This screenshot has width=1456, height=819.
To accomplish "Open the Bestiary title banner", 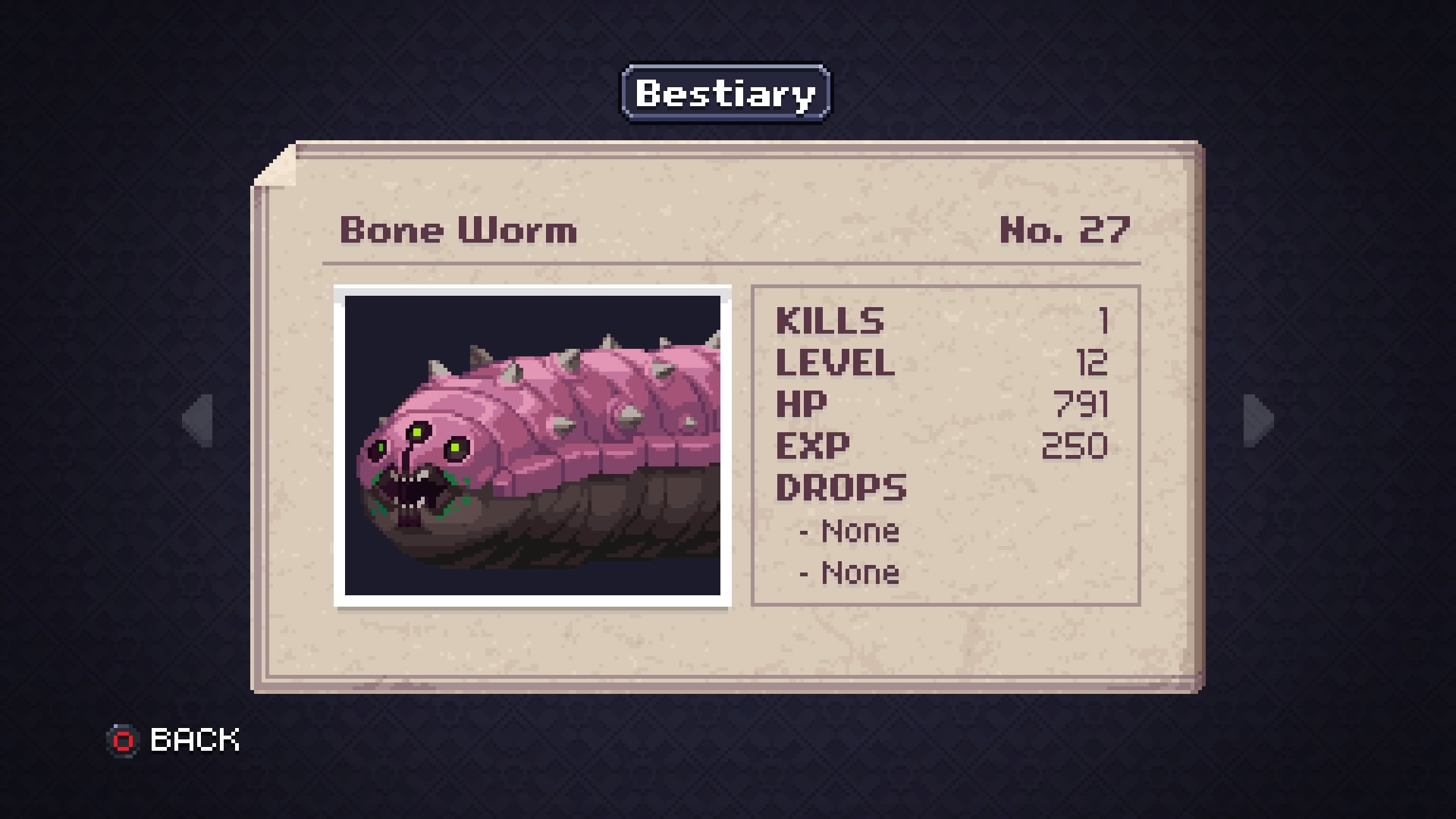I will (725, 93).
